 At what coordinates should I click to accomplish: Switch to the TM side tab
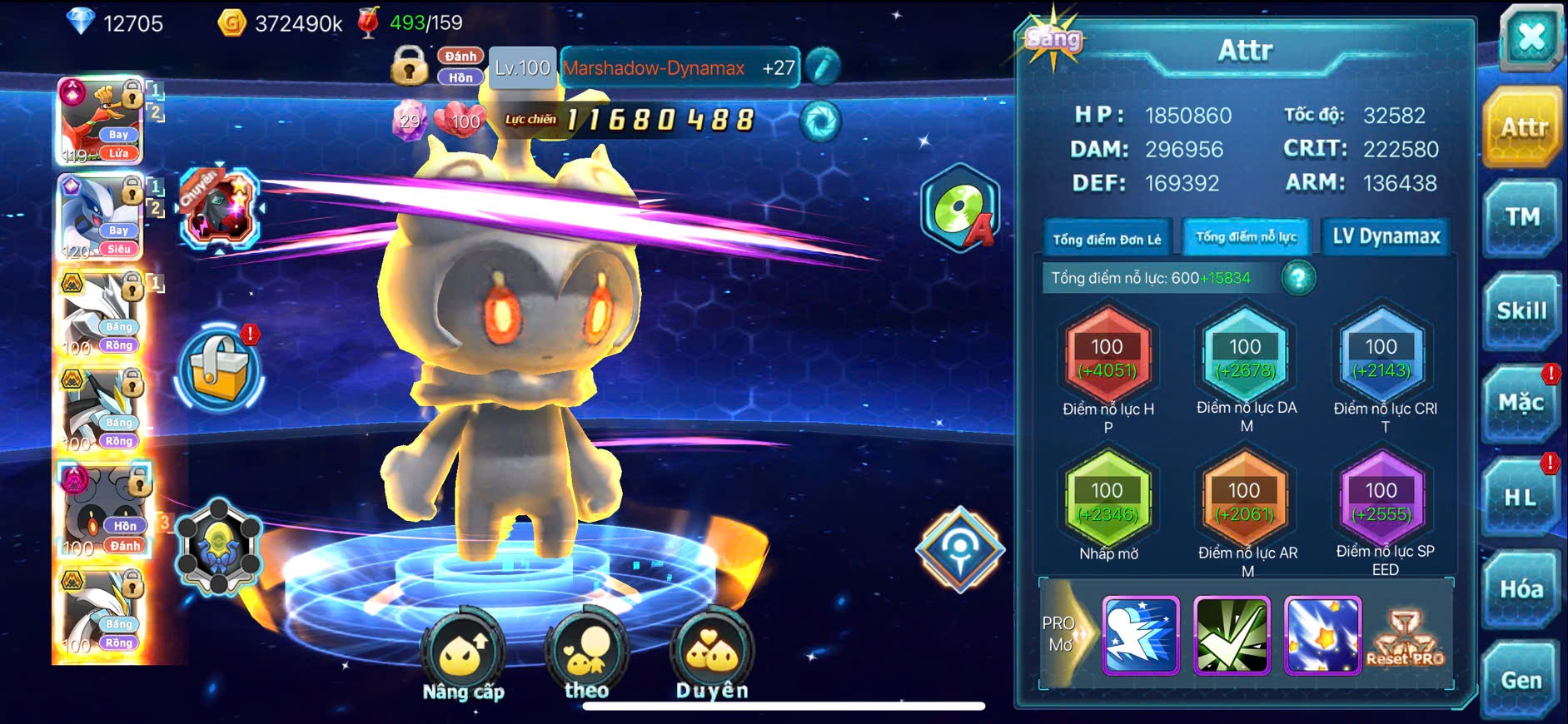coord(1521,218)
